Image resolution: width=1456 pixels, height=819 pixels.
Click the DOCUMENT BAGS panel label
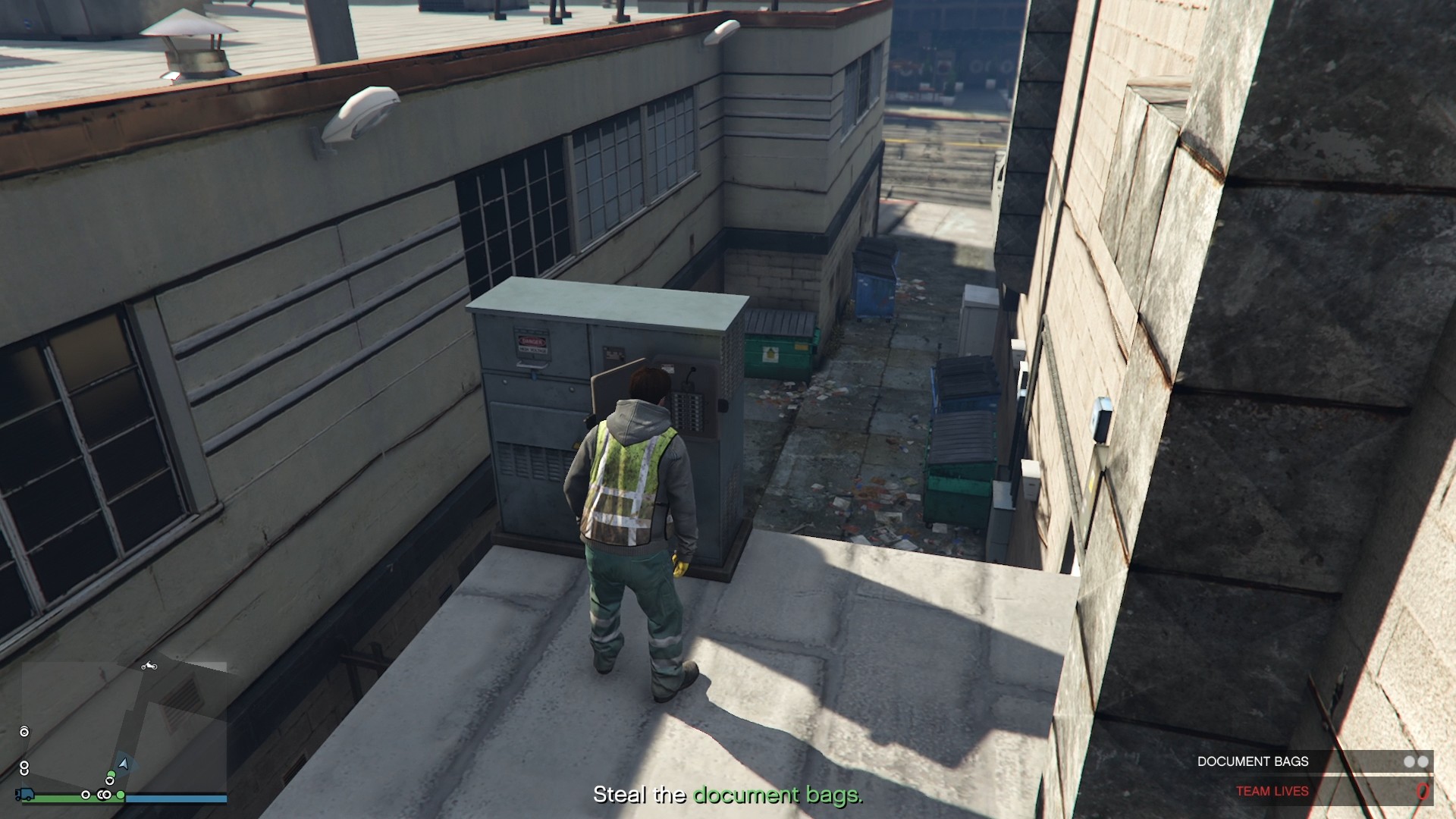click(1254, 761)
